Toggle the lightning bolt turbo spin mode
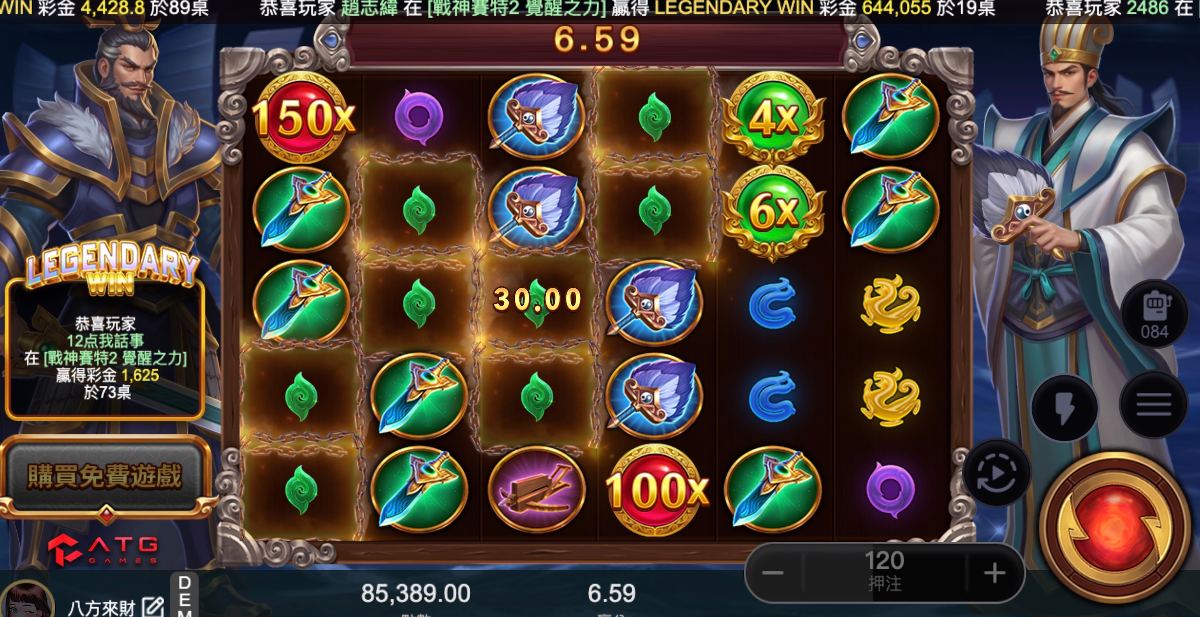This screenshot has height=617, width=1200. tap(1064, 407)
